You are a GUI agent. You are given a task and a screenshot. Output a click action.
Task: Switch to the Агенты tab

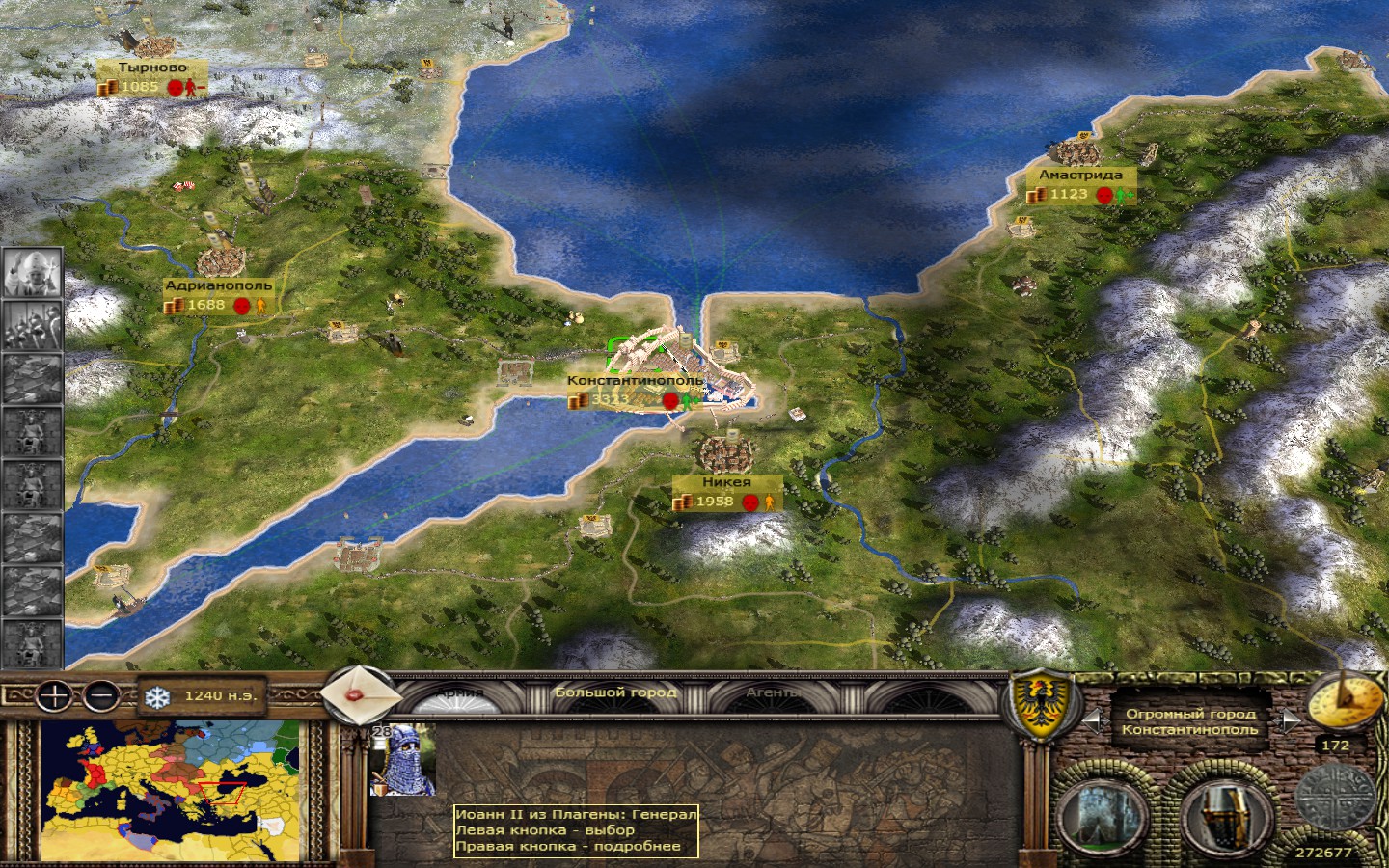773,692
